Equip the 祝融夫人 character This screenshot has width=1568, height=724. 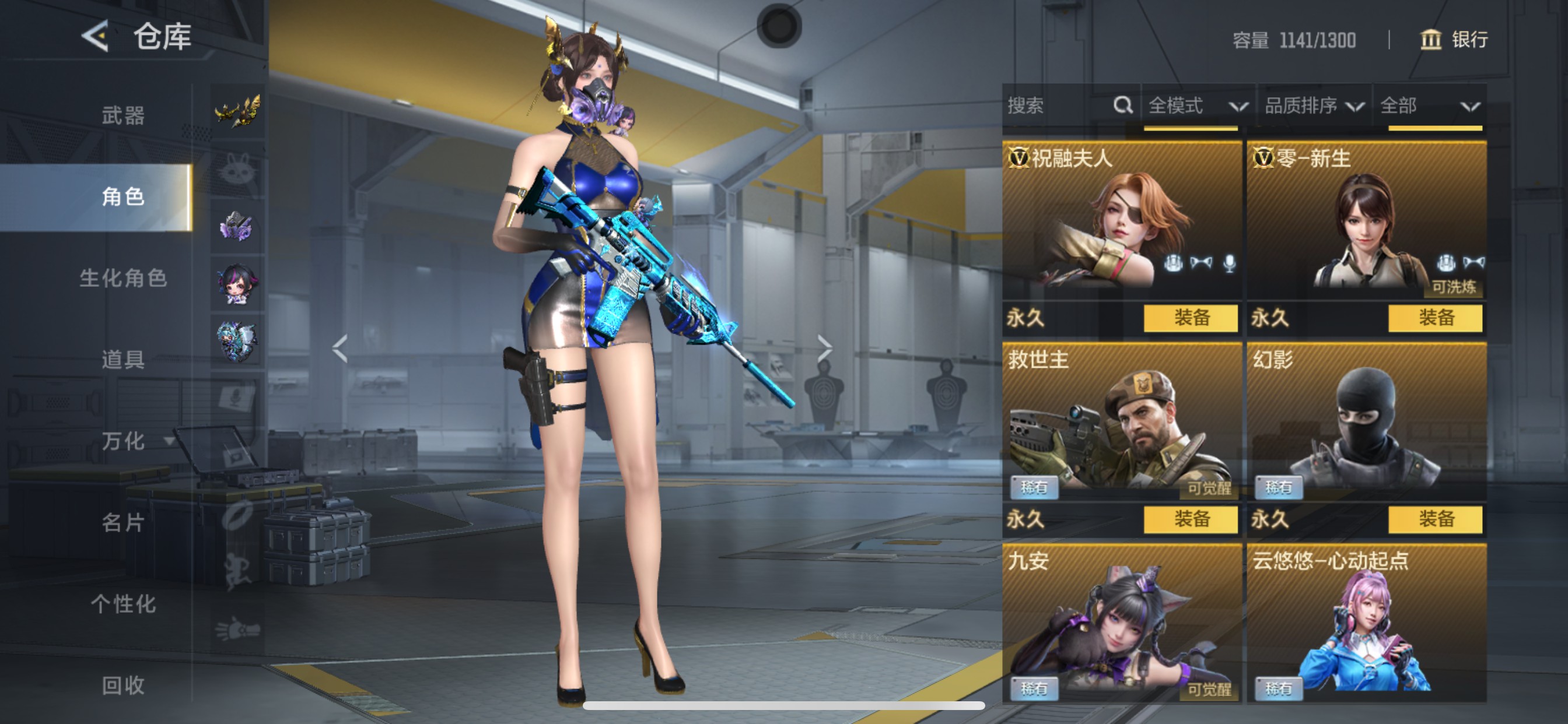click(1190, 318)
